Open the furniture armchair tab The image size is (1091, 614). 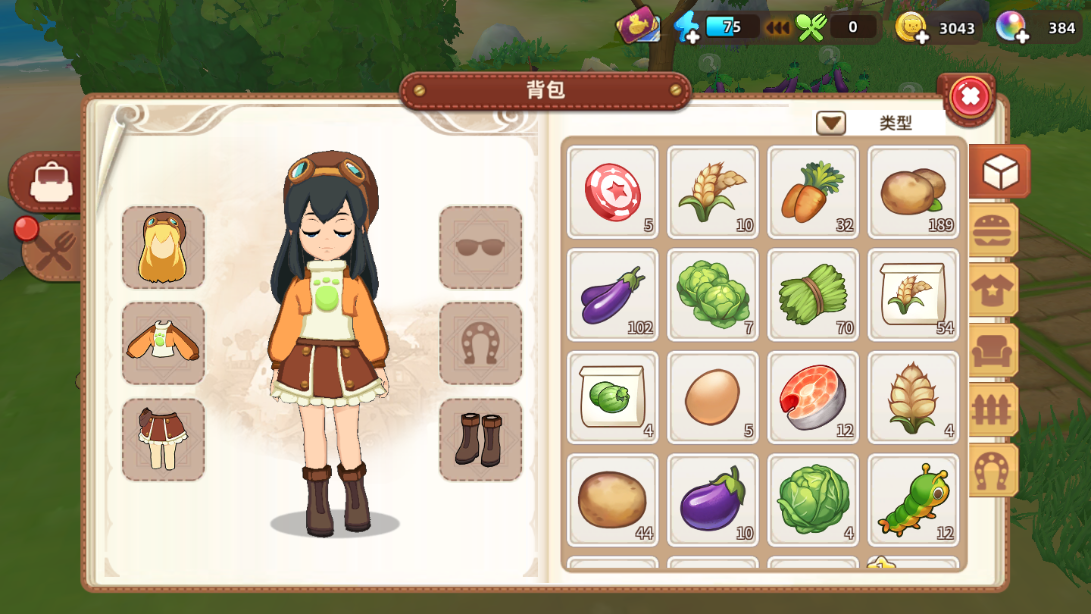[x=993, y=350]
